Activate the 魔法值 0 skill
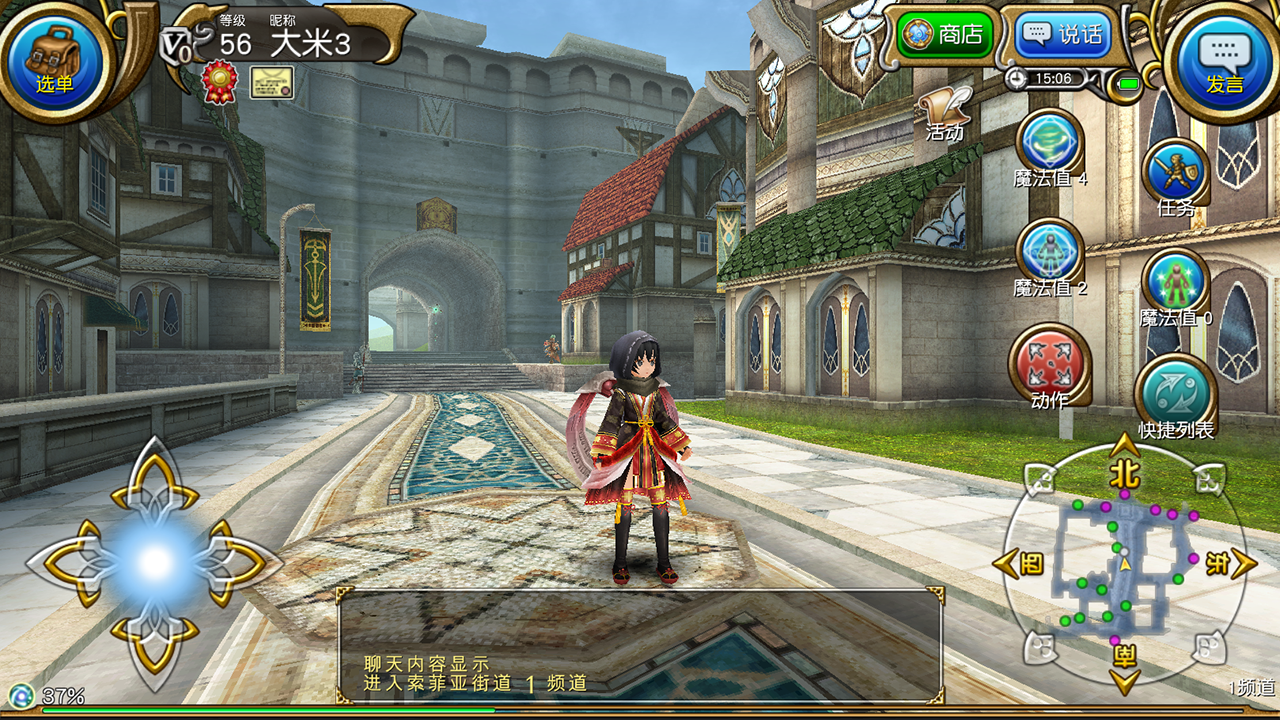The height and width of the screenshot is (720, 1280). pyautogui.click(x=1175, y=281)
